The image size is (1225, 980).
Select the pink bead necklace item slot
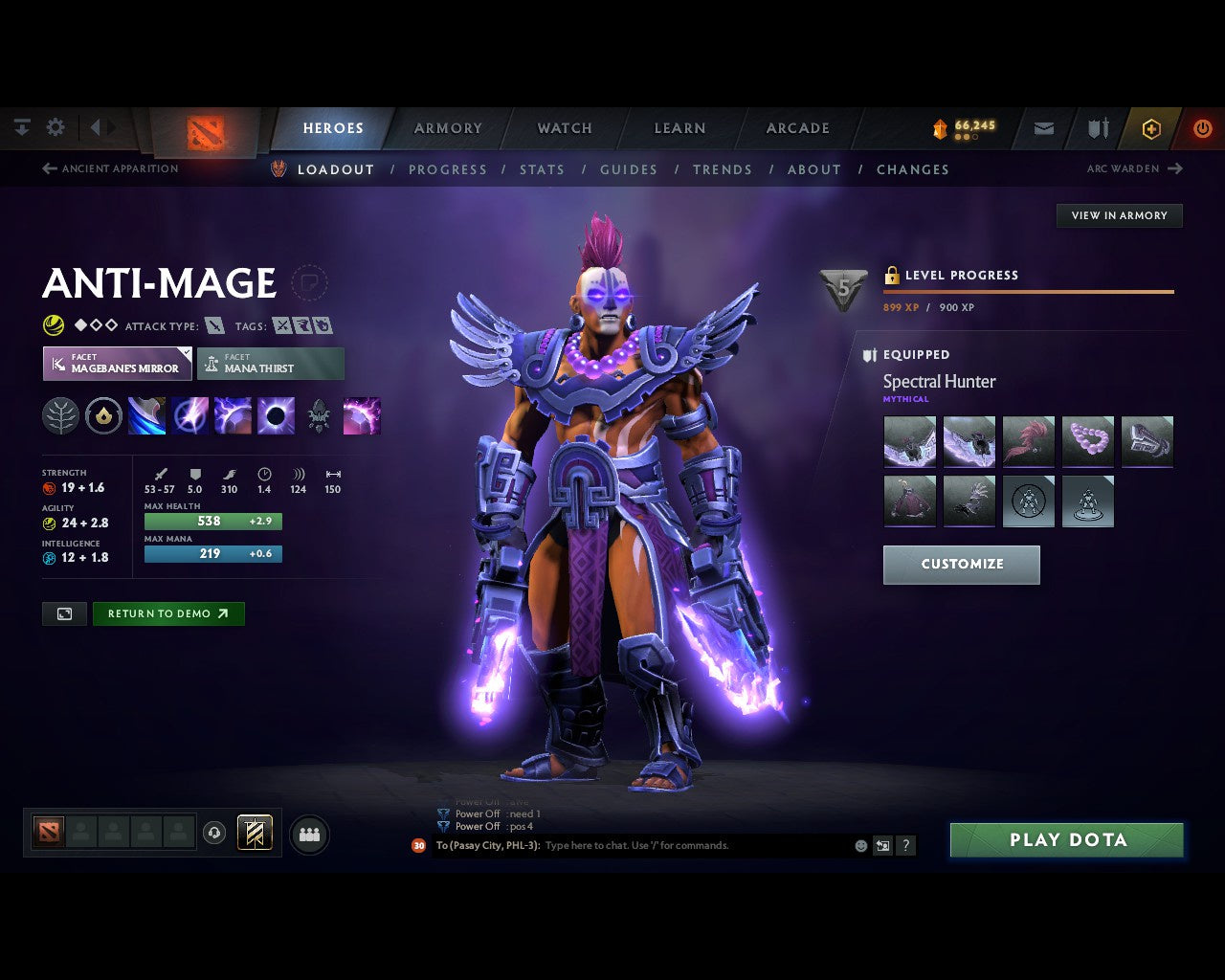coord(1088,441)
